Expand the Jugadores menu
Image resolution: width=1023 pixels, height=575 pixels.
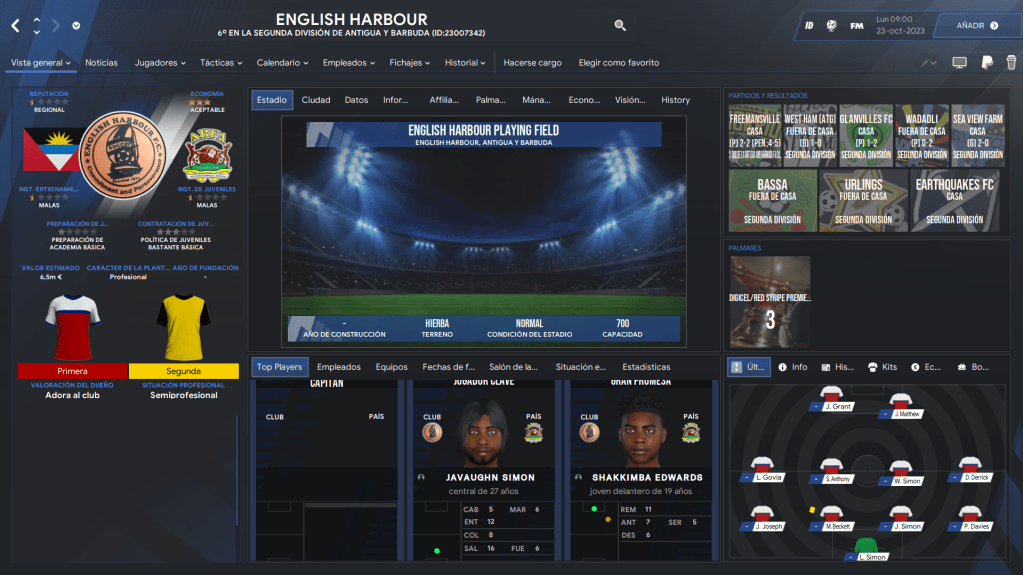point(160,63)
